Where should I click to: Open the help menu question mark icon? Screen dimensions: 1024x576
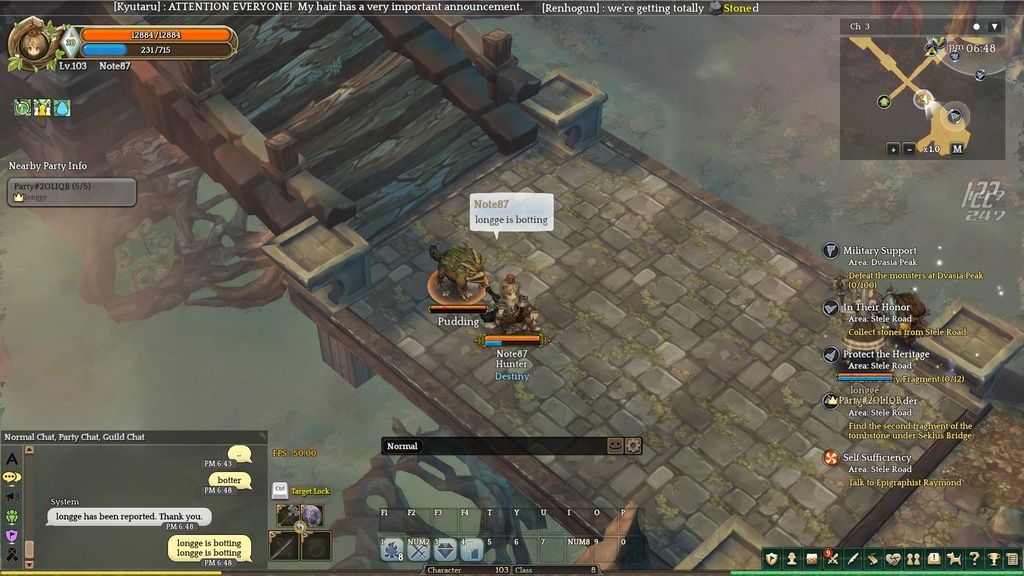pos(973,558)
